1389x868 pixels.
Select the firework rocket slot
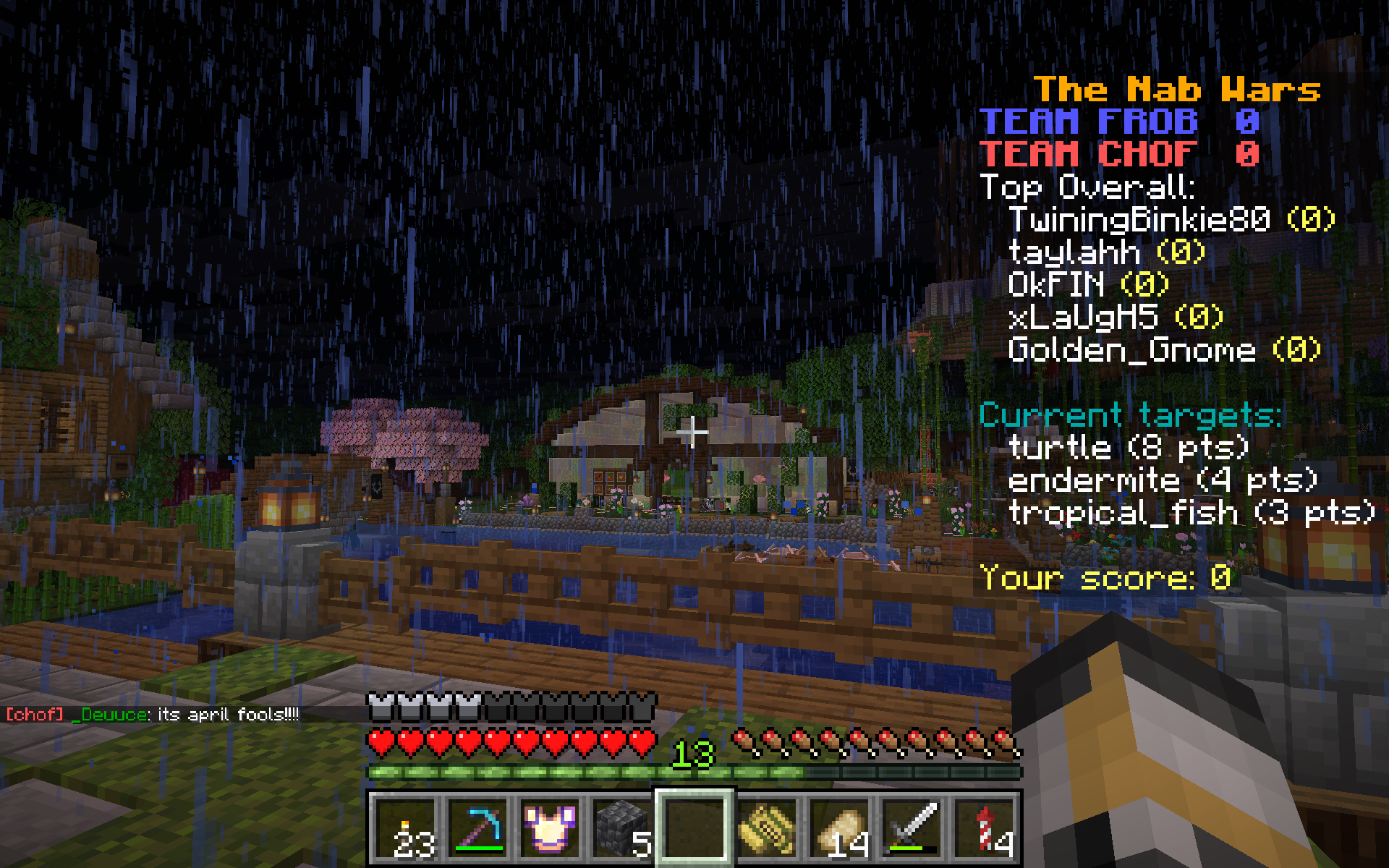984,828
